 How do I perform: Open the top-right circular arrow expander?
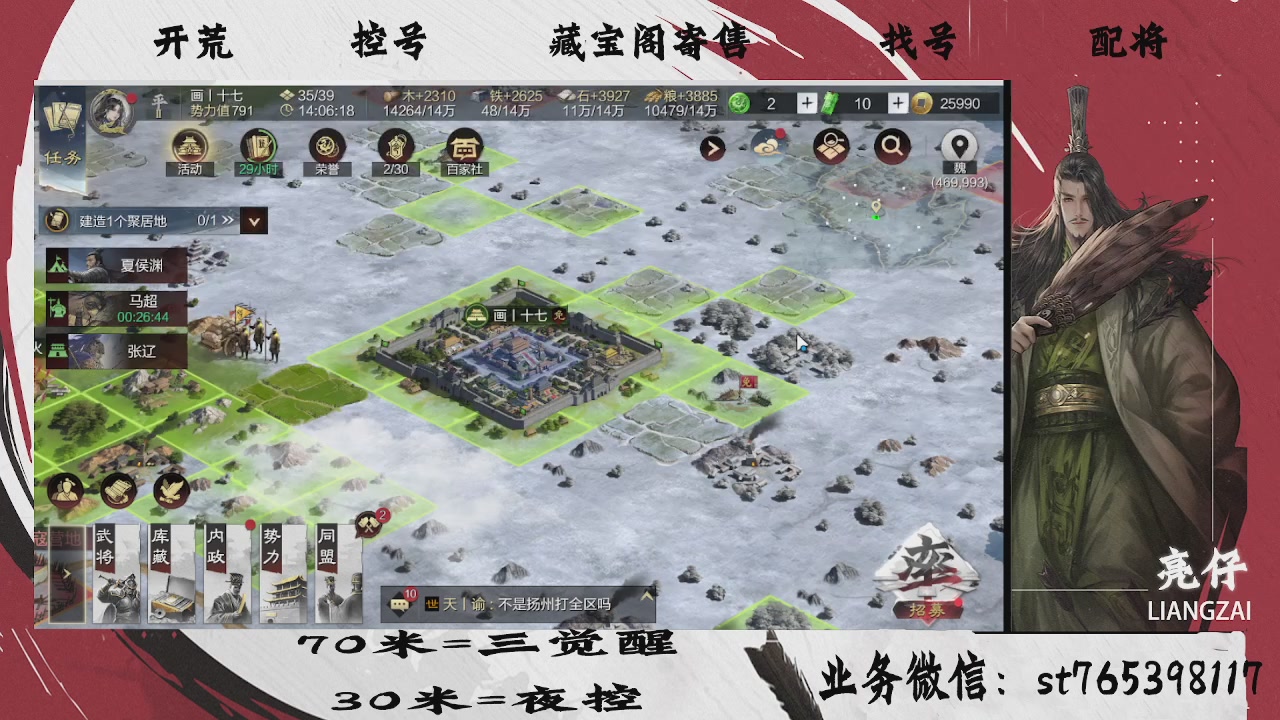712,146
